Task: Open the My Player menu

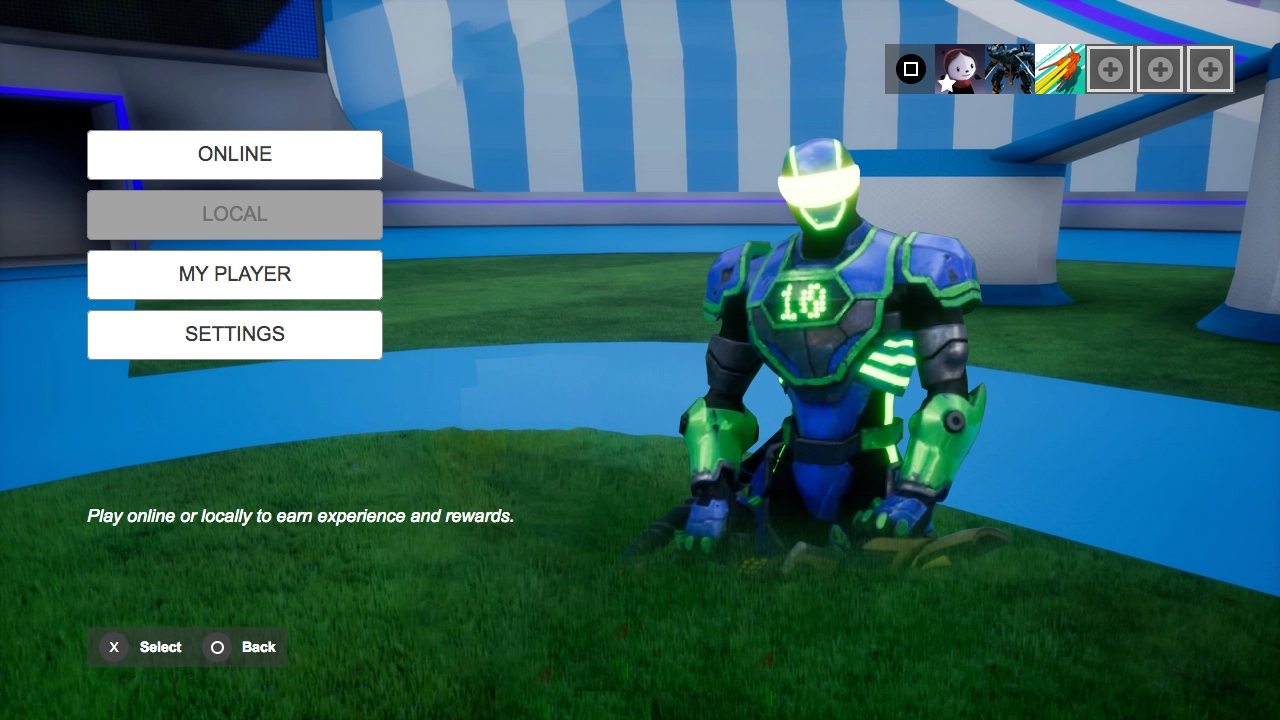Action: coord(235,275)
